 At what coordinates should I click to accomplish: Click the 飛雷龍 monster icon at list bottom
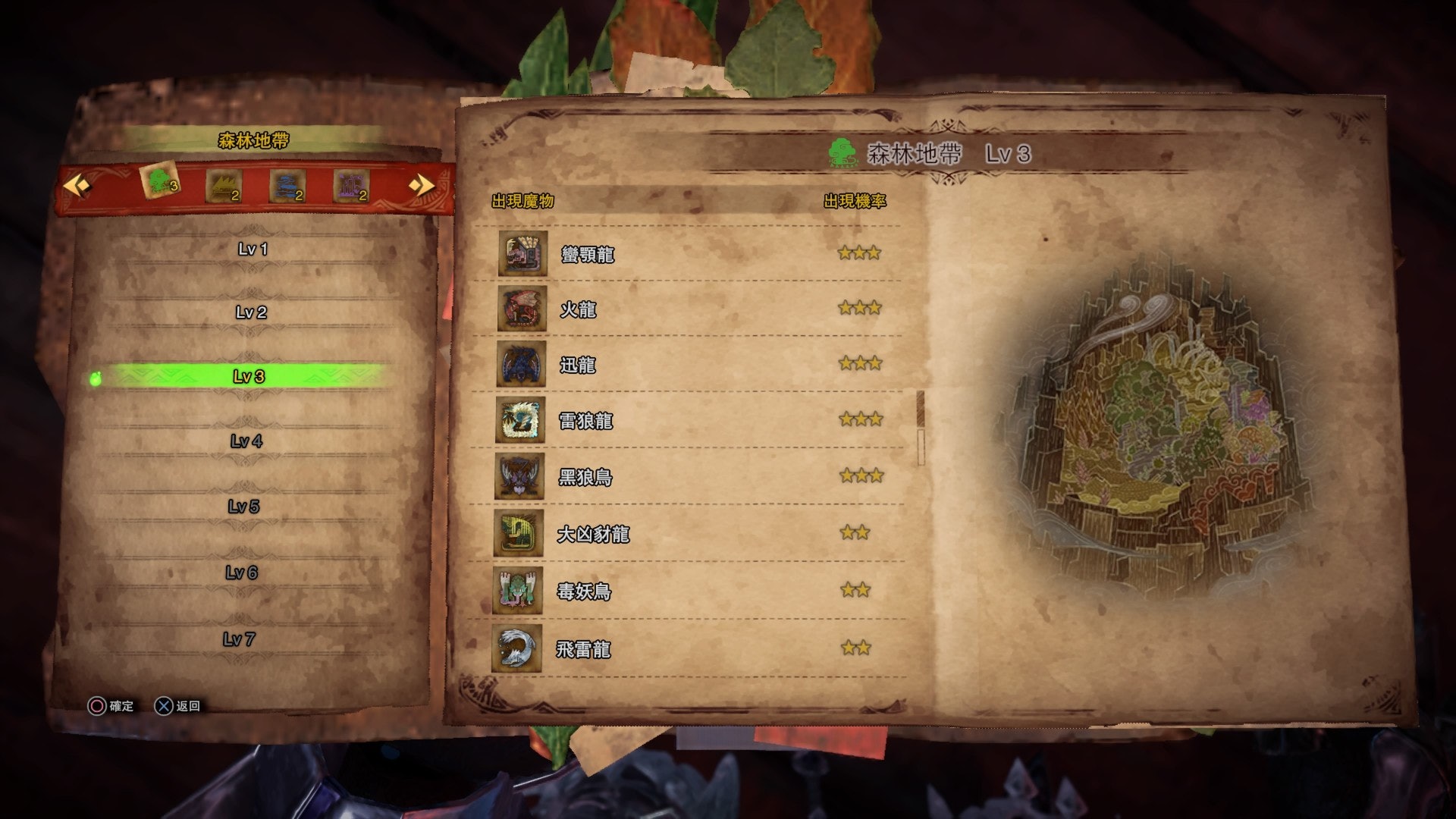point(519,650)
